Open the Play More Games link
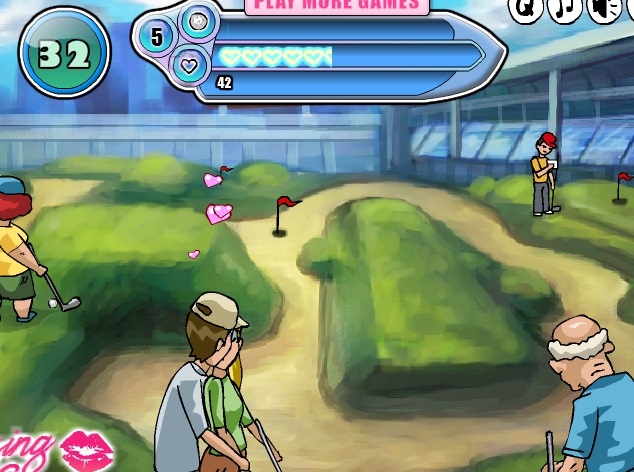This screenshot has height=472, width=634. [337, 5]
